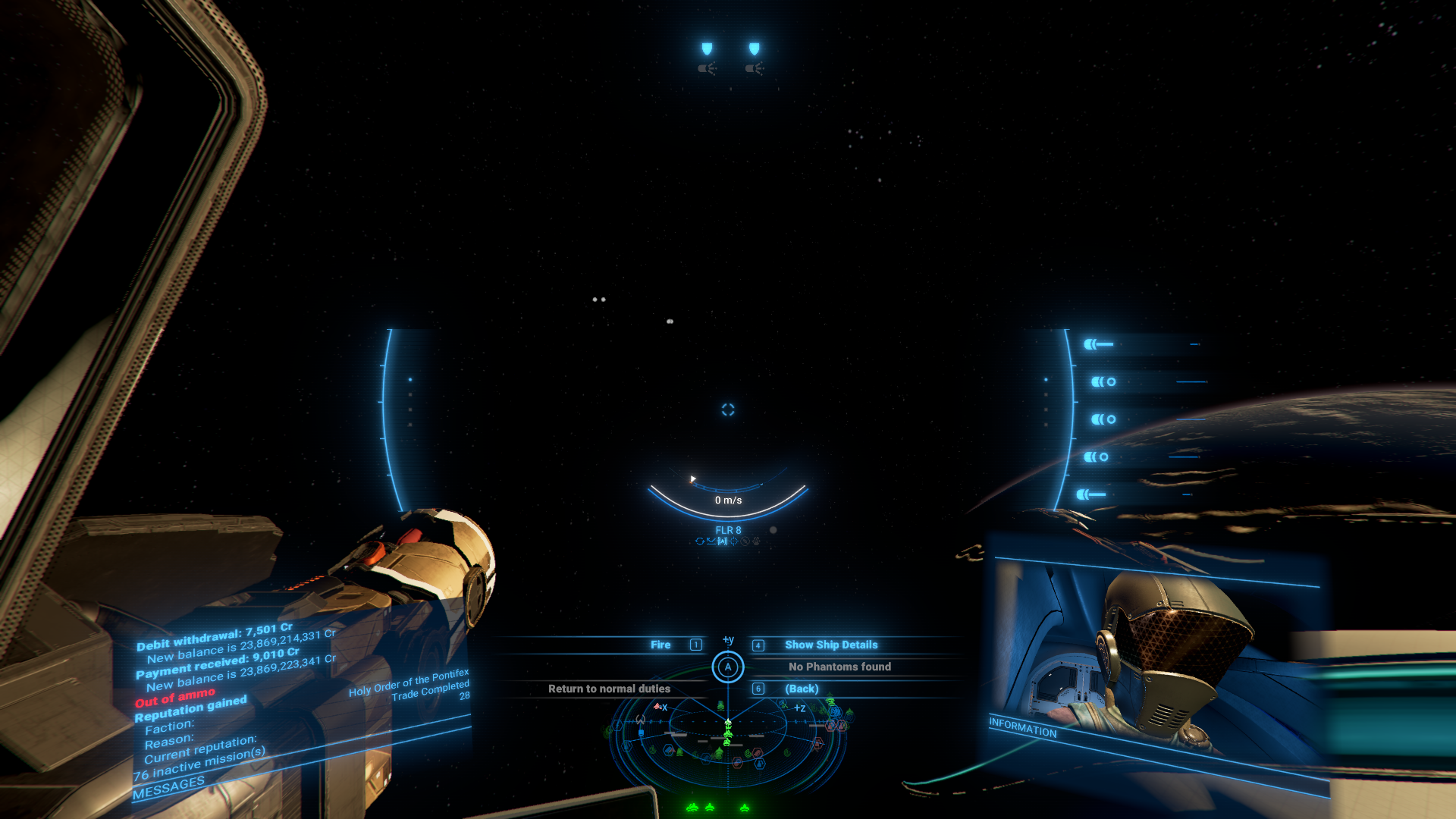Select Show Ship Details
Viewport: 1456px width, 819px height.
pos(830,645)
